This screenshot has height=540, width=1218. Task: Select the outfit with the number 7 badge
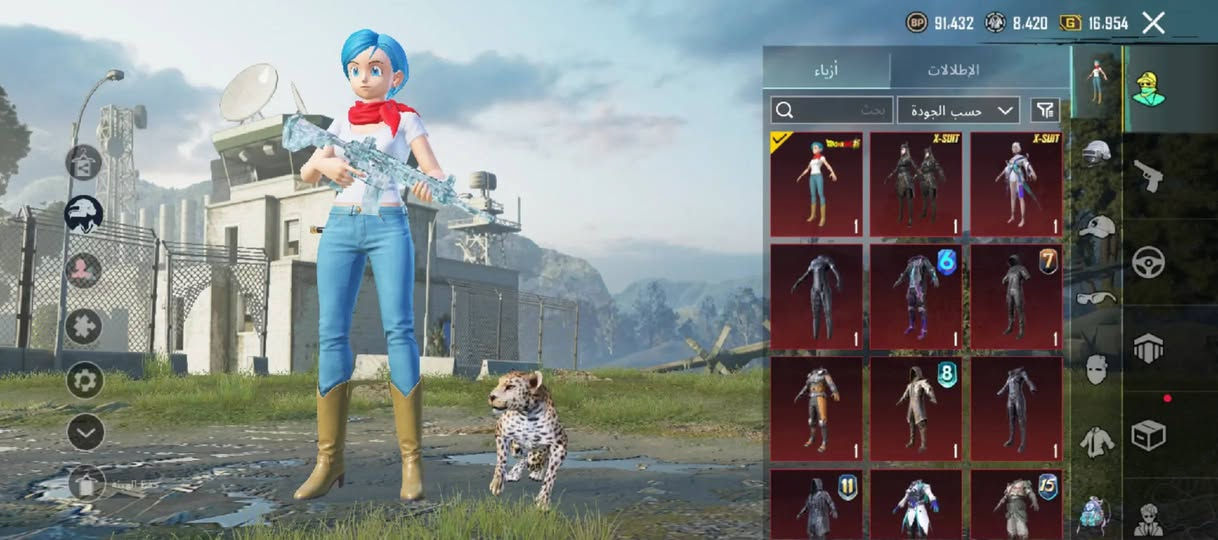click(1016, 297)
